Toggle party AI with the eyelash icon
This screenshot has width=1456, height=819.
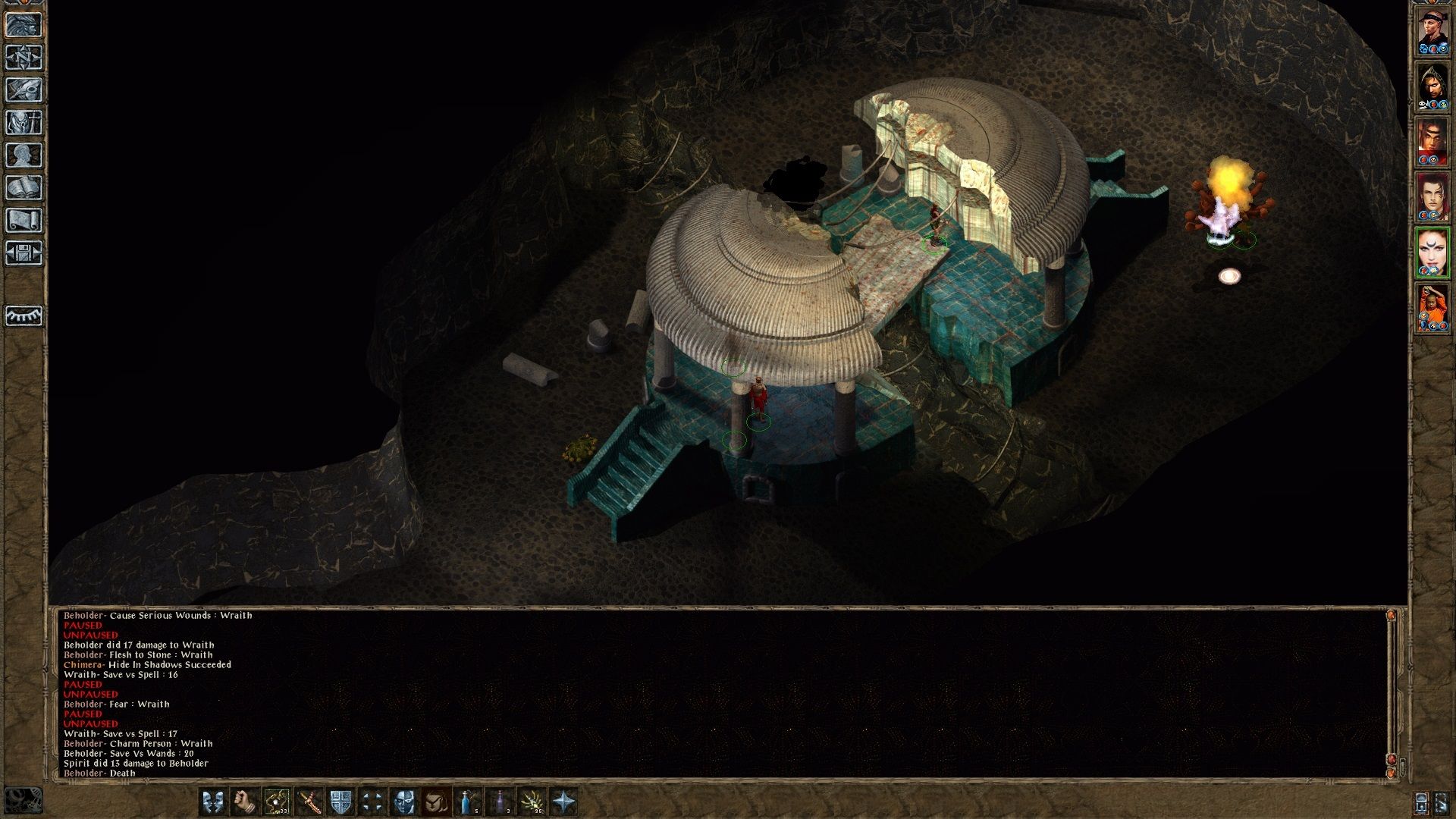coord(24,316)
